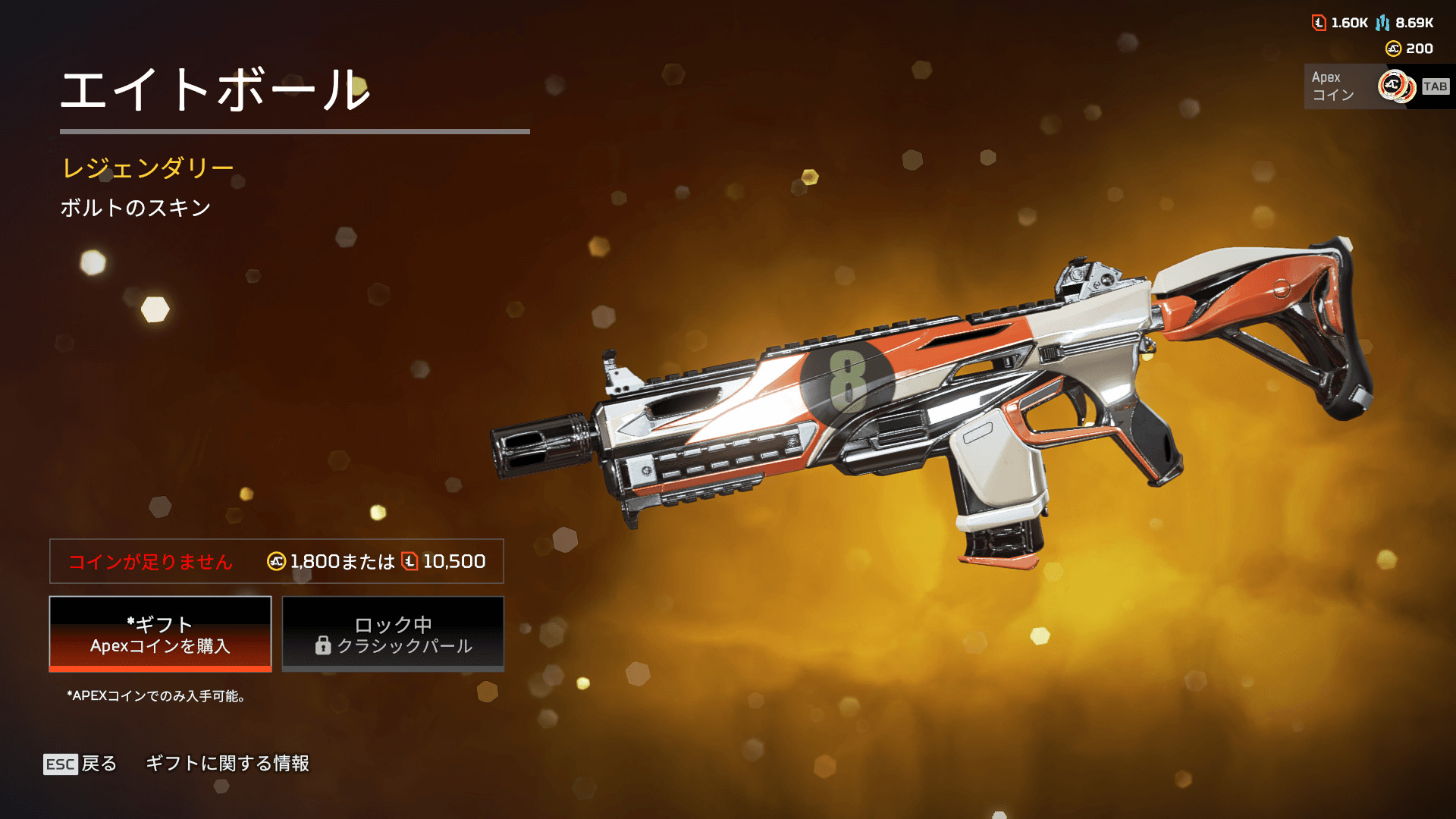Open the Apex コイン purchase panel
This screenshot has width=1456, height=819.
pos(1376,86)
